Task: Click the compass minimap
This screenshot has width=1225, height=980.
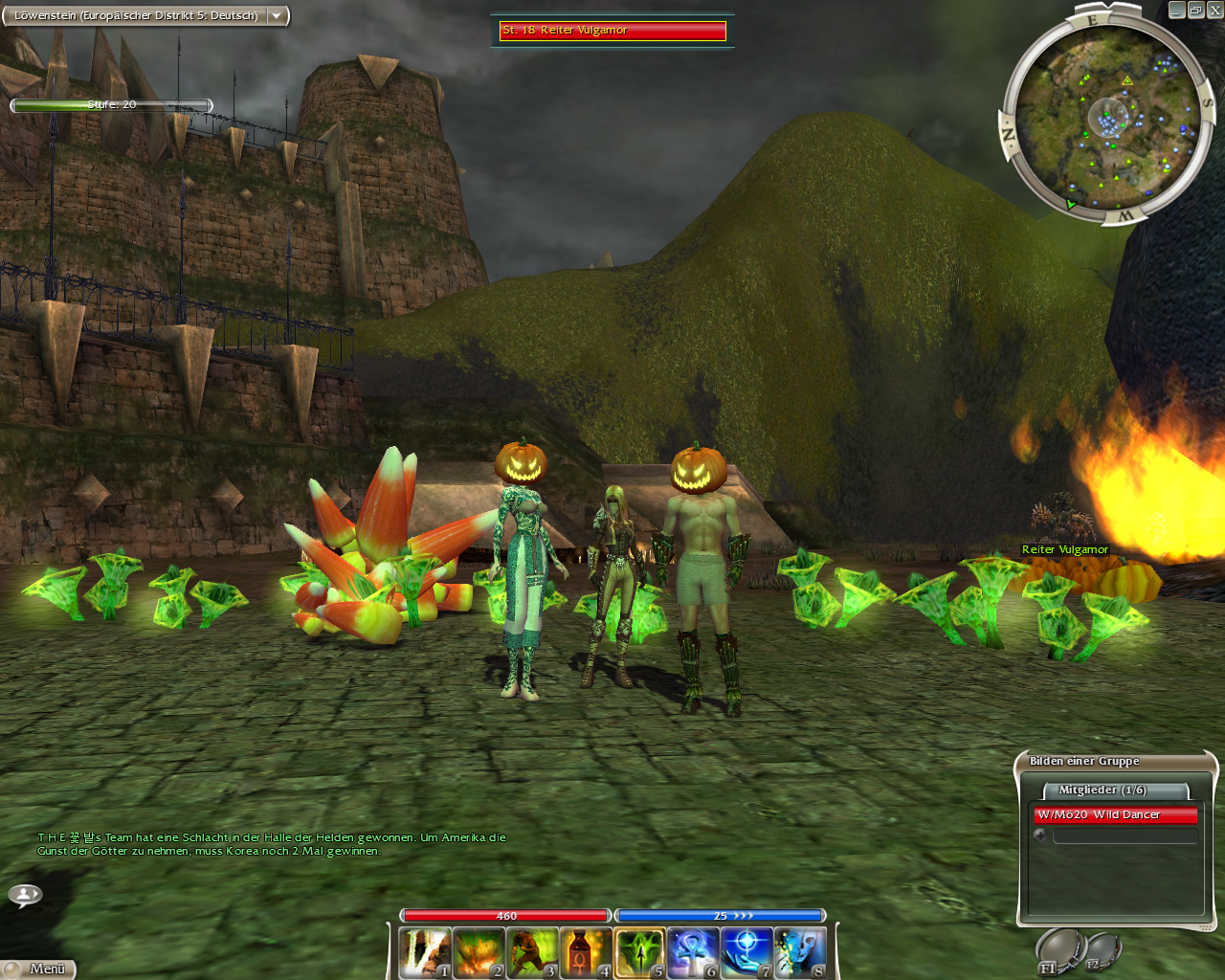Action: click(x=1107, y=118)
